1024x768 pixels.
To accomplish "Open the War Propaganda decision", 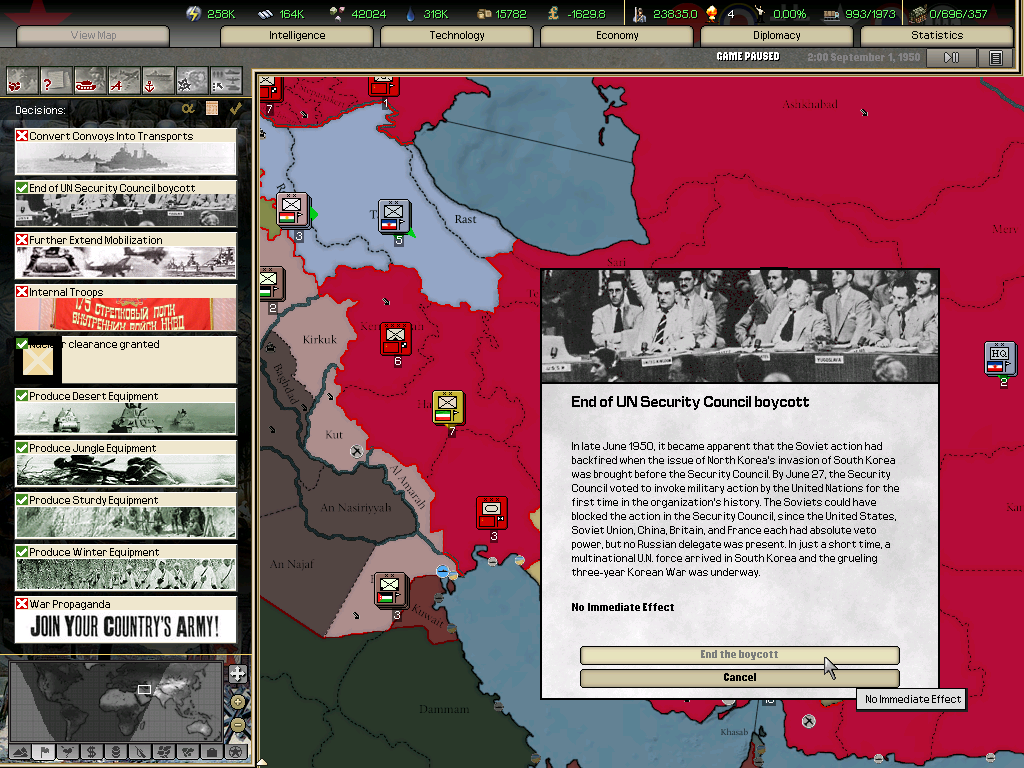I will tap(126, 619).
